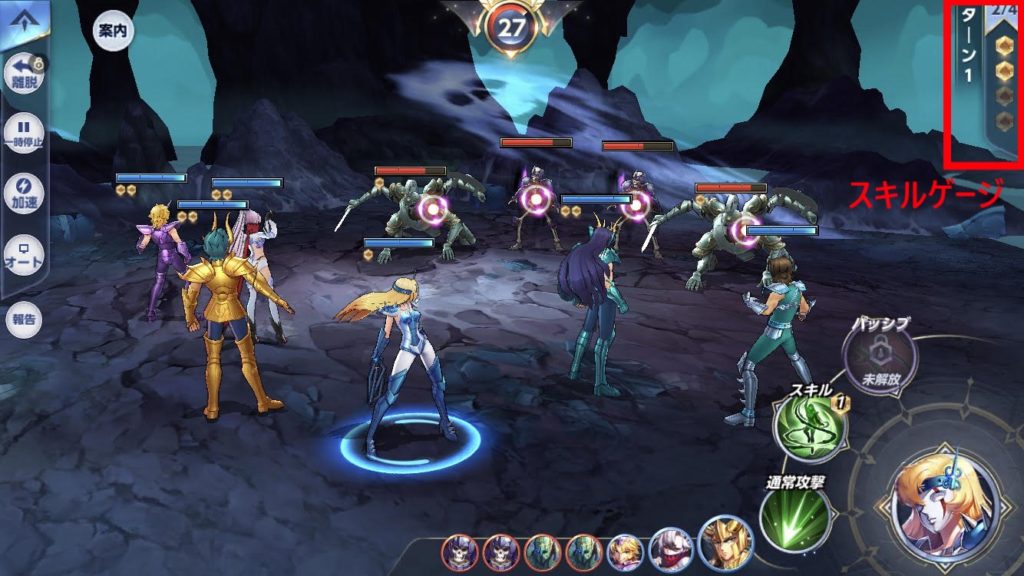
Task: Select the white-haired portrait in turn order
Action: [670, 550]
